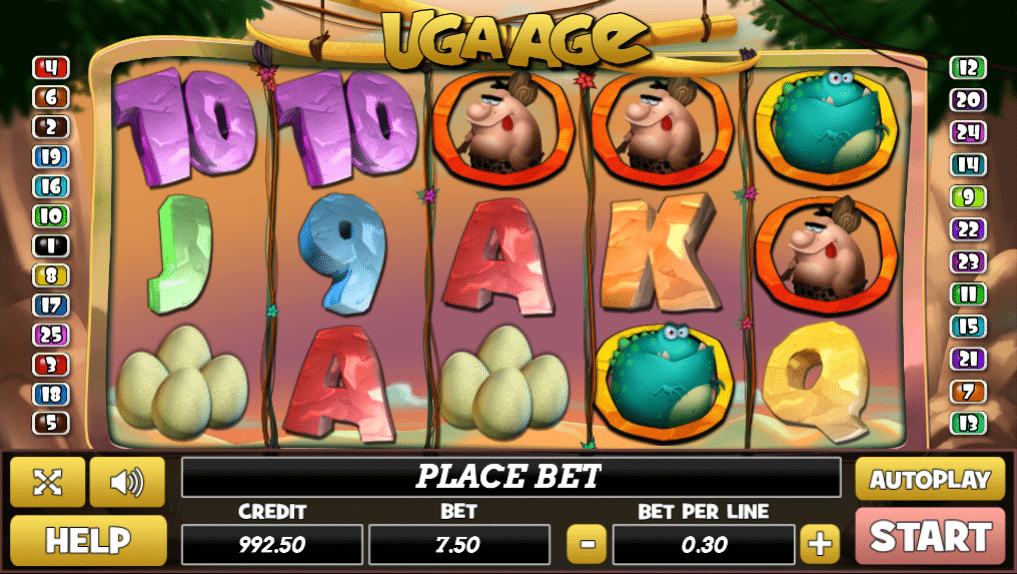
Task: Select payline number 4 marker
Action: tap(50, 68)
